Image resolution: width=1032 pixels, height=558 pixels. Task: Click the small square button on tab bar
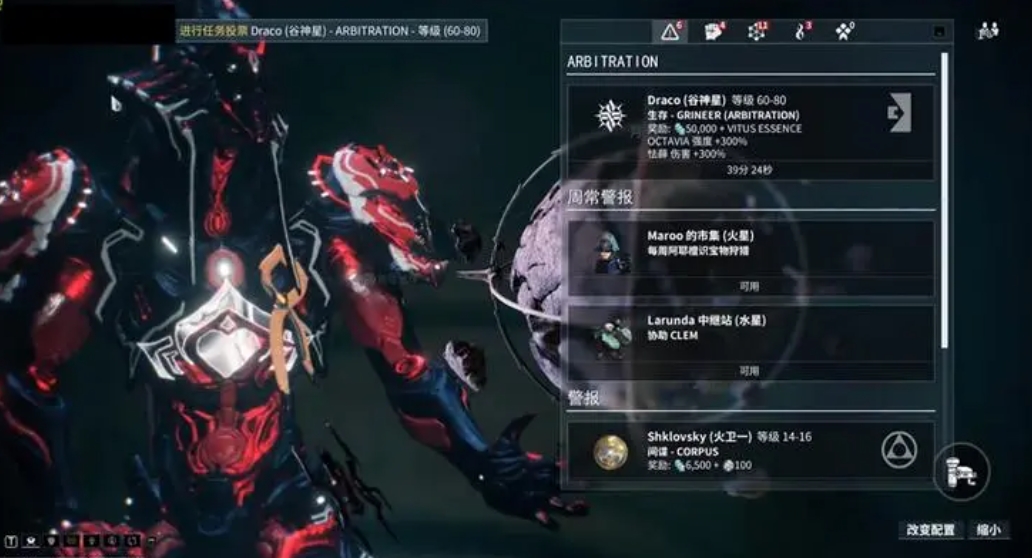tap(939, 32)
